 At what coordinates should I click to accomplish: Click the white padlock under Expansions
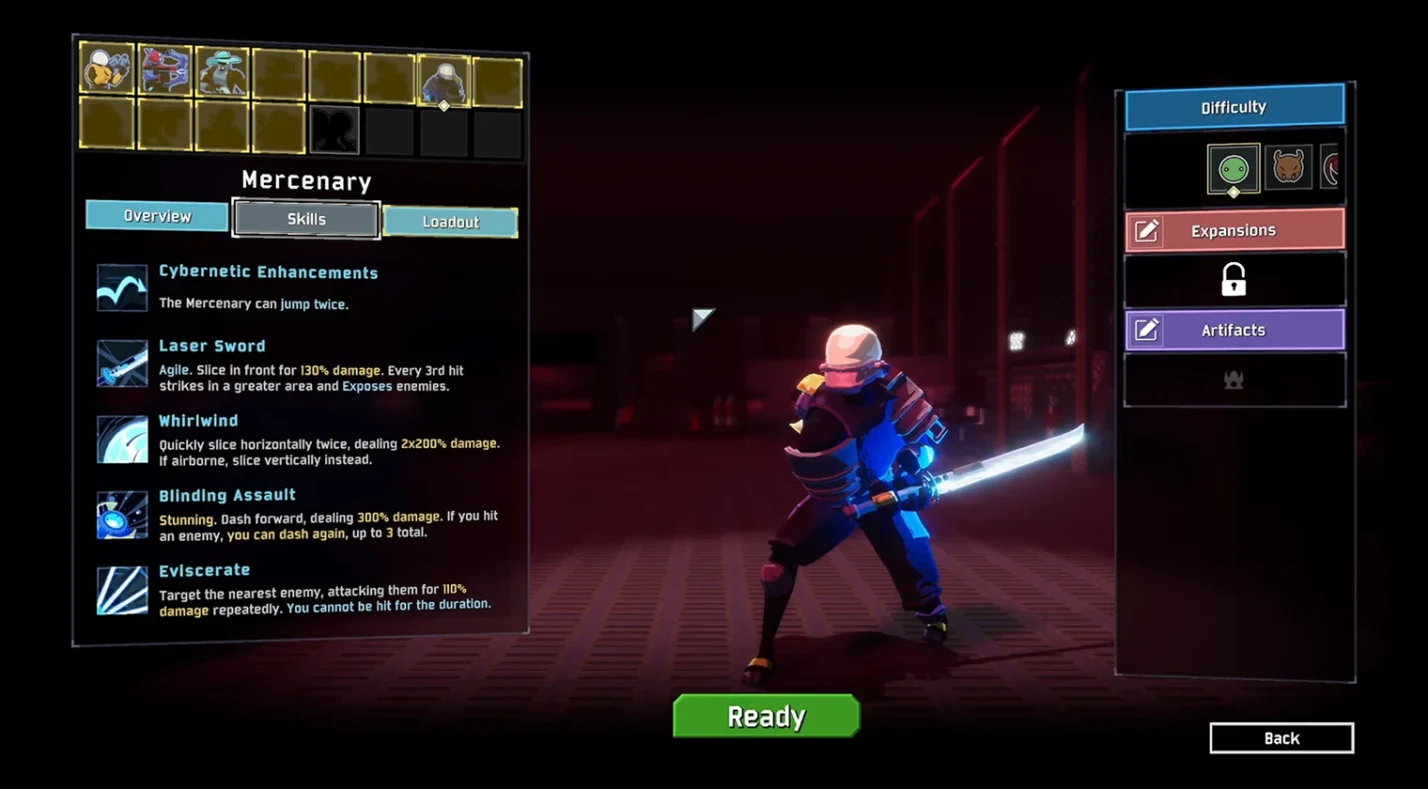click(x=1234, y=280)
